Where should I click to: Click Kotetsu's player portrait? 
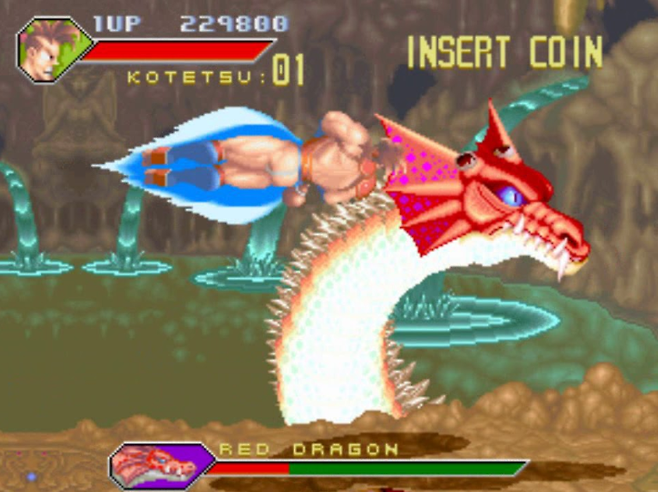[51, 47]
